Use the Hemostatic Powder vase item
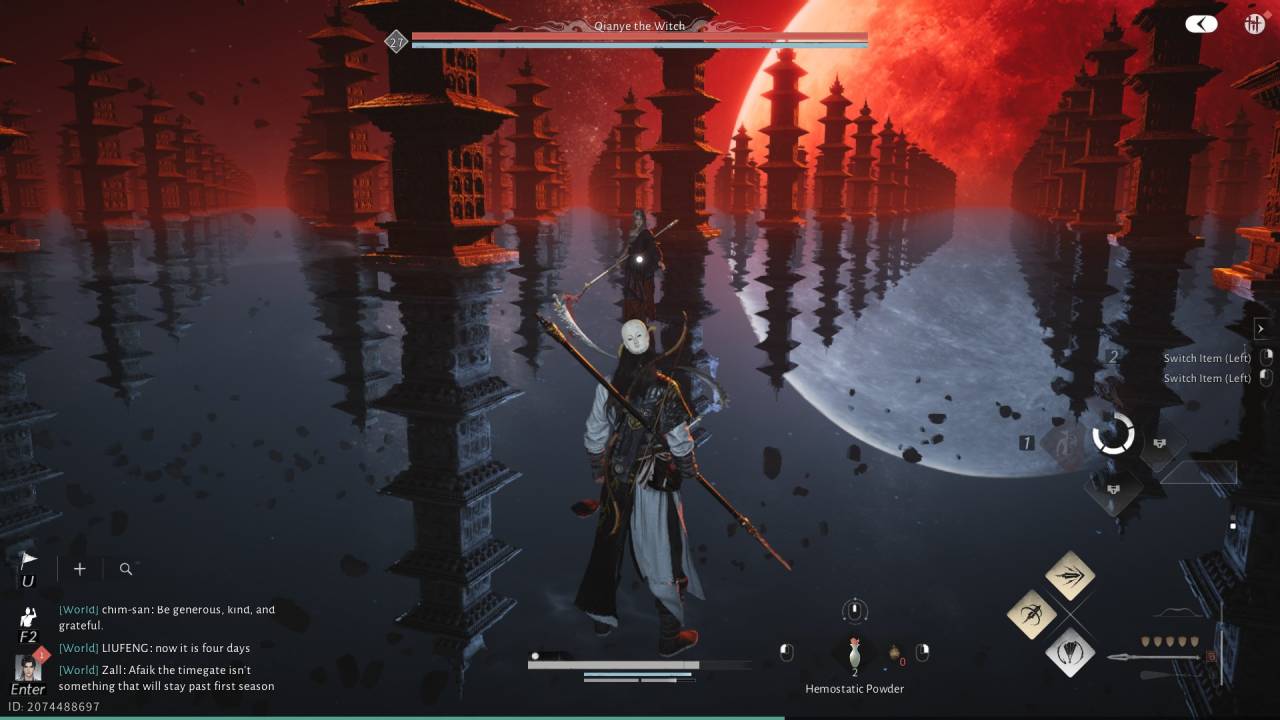The image size is (1280, 720). coord(854,655)
